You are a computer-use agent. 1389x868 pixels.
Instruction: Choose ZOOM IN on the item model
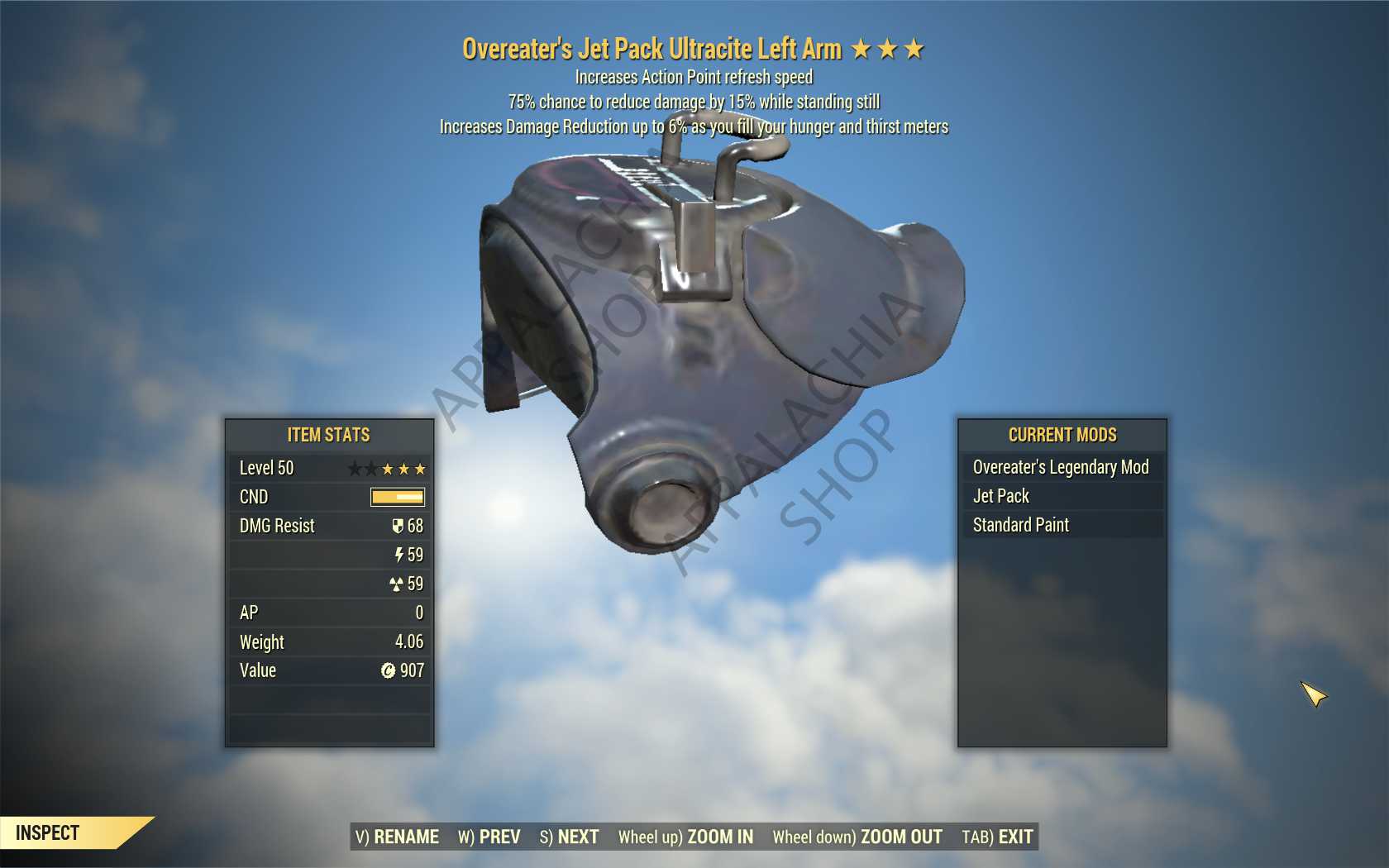pos(685,837)
